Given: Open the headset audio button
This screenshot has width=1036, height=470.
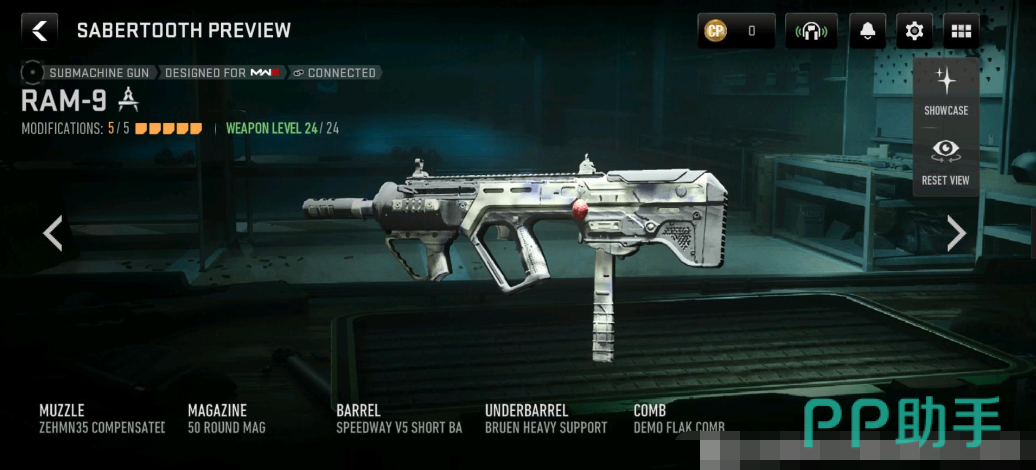Looking at the screenshot, I should 811,31.
